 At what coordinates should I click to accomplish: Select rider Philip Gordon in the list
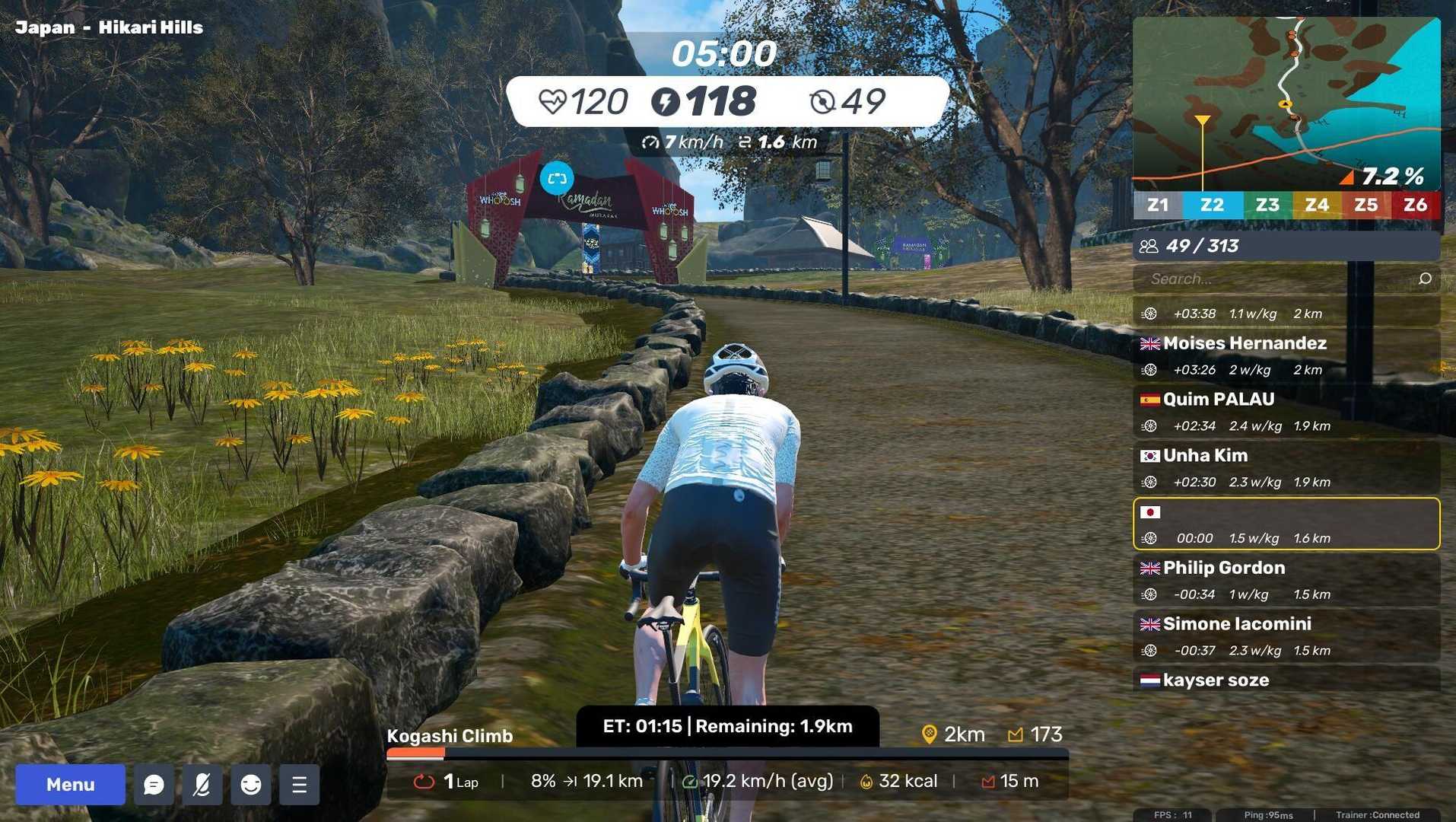pyautogui.click(x=1286, y=580)
